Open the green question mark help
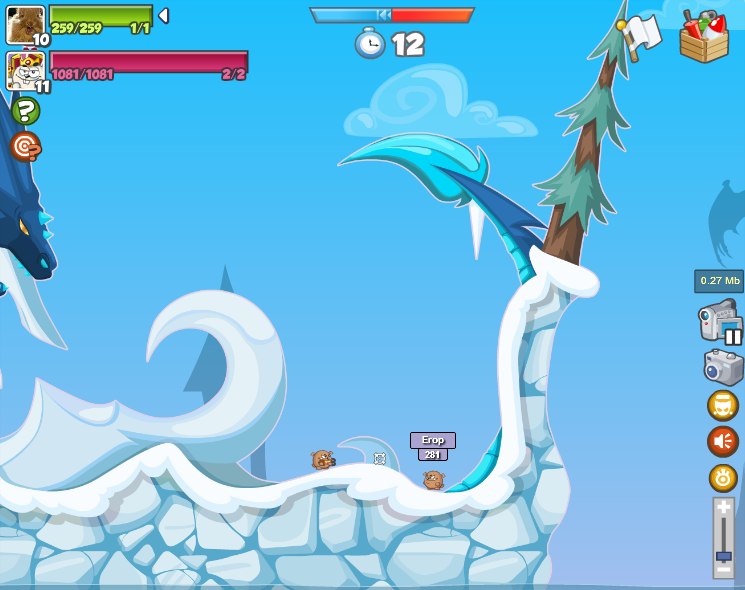The image size is (745, 590). point(25,111)
